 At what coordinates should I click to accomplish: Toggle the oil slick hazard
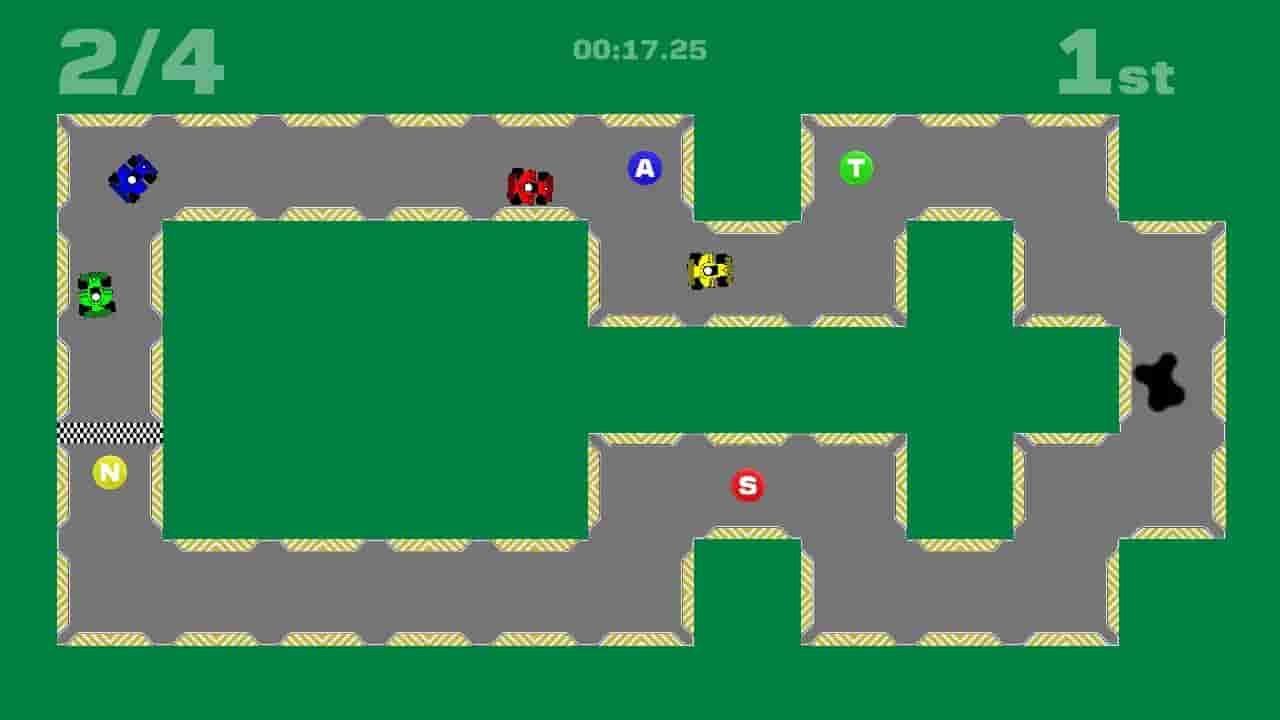coord(1162,383)
